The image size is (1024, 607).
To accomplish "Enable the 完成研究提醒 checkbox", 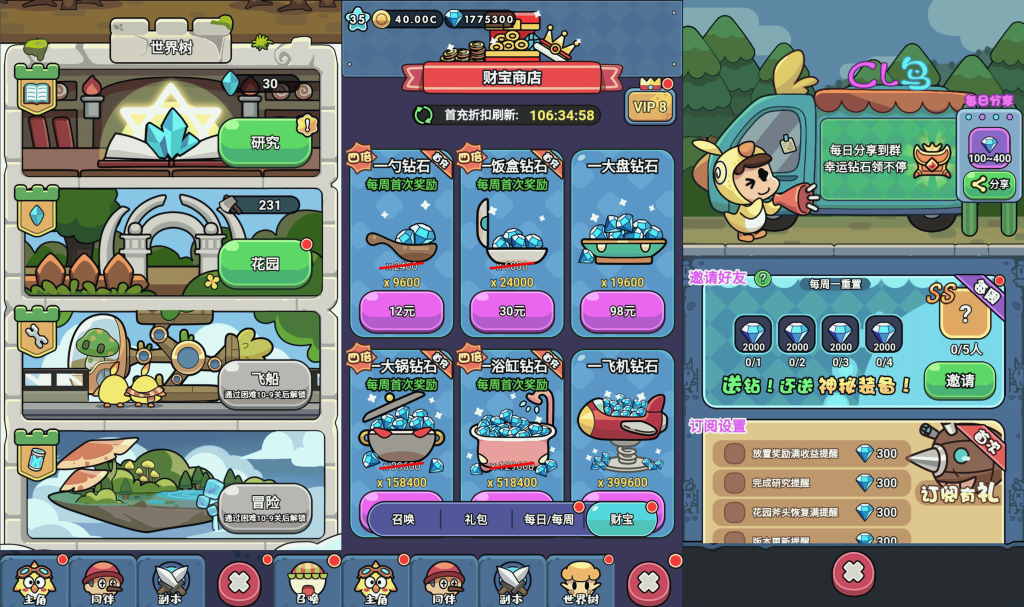I will (735, 483).
